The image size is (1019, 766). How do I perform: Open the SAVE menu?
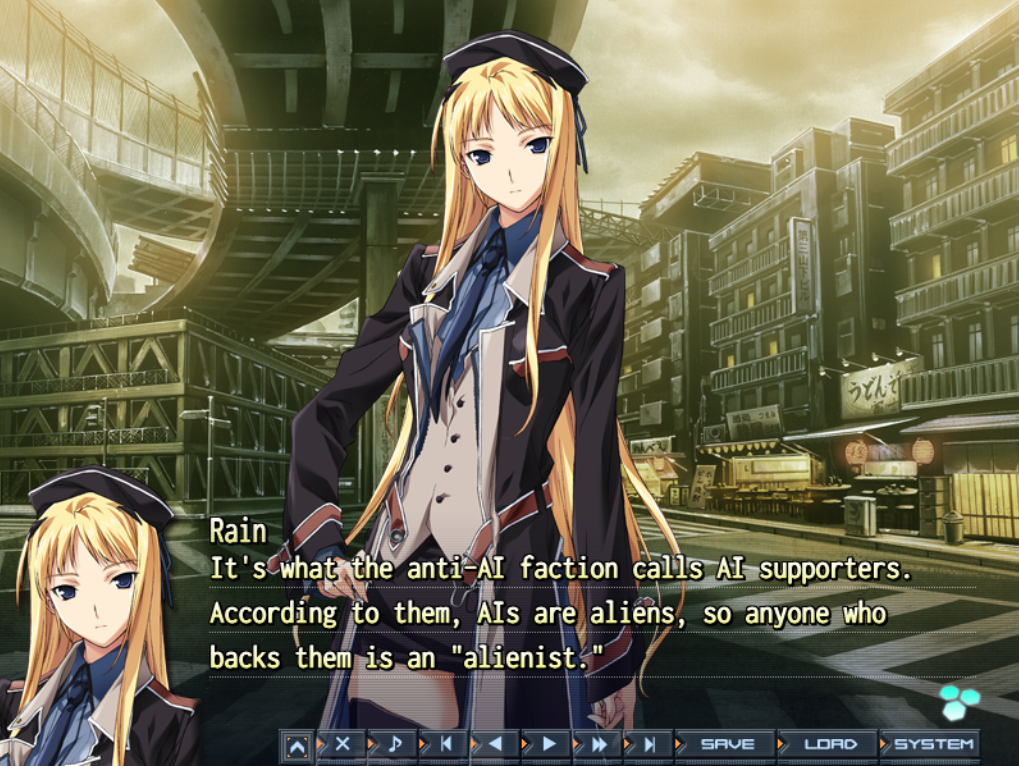click(727, 744)
